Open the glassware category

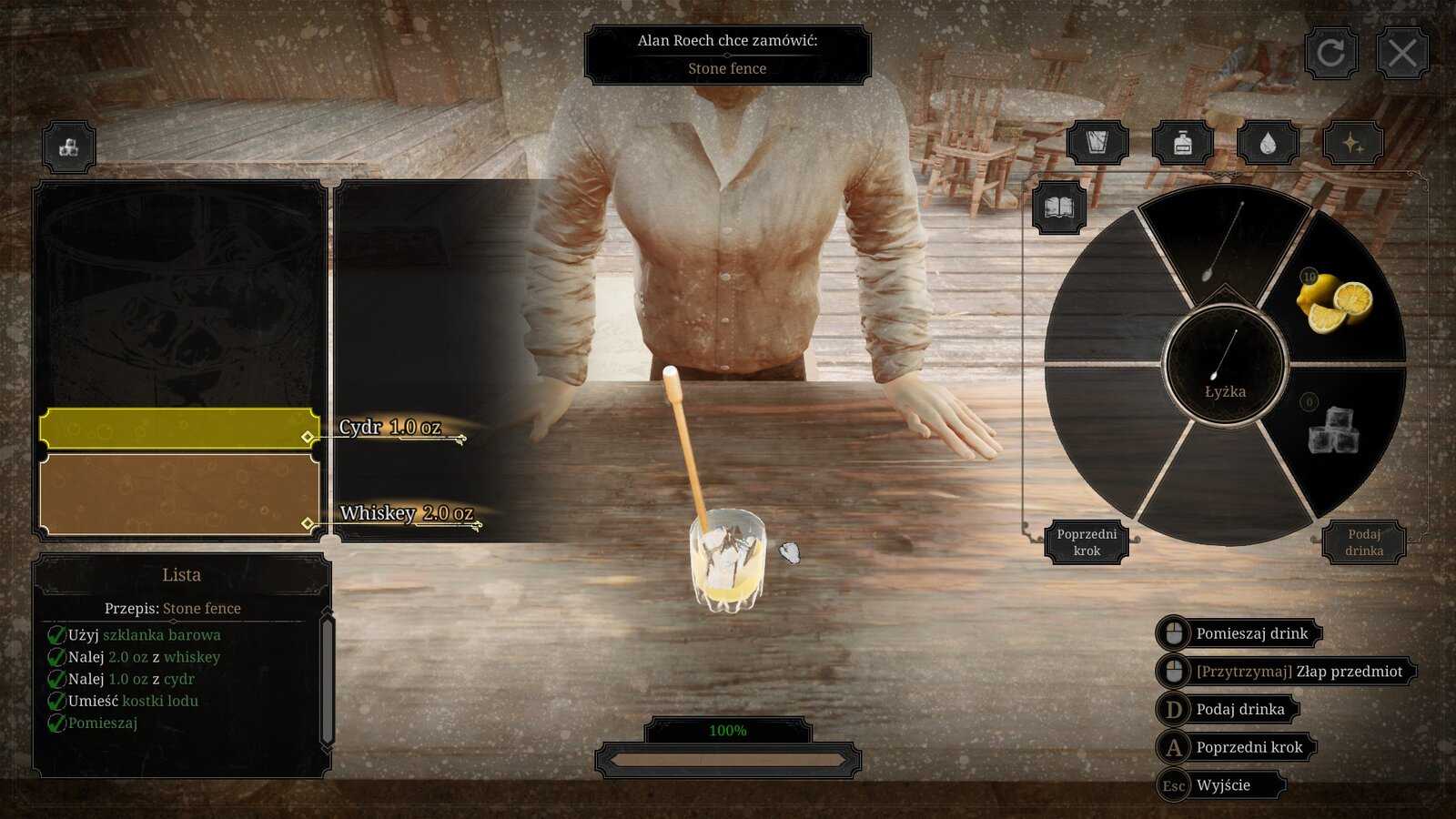[x=1097, y=143]
